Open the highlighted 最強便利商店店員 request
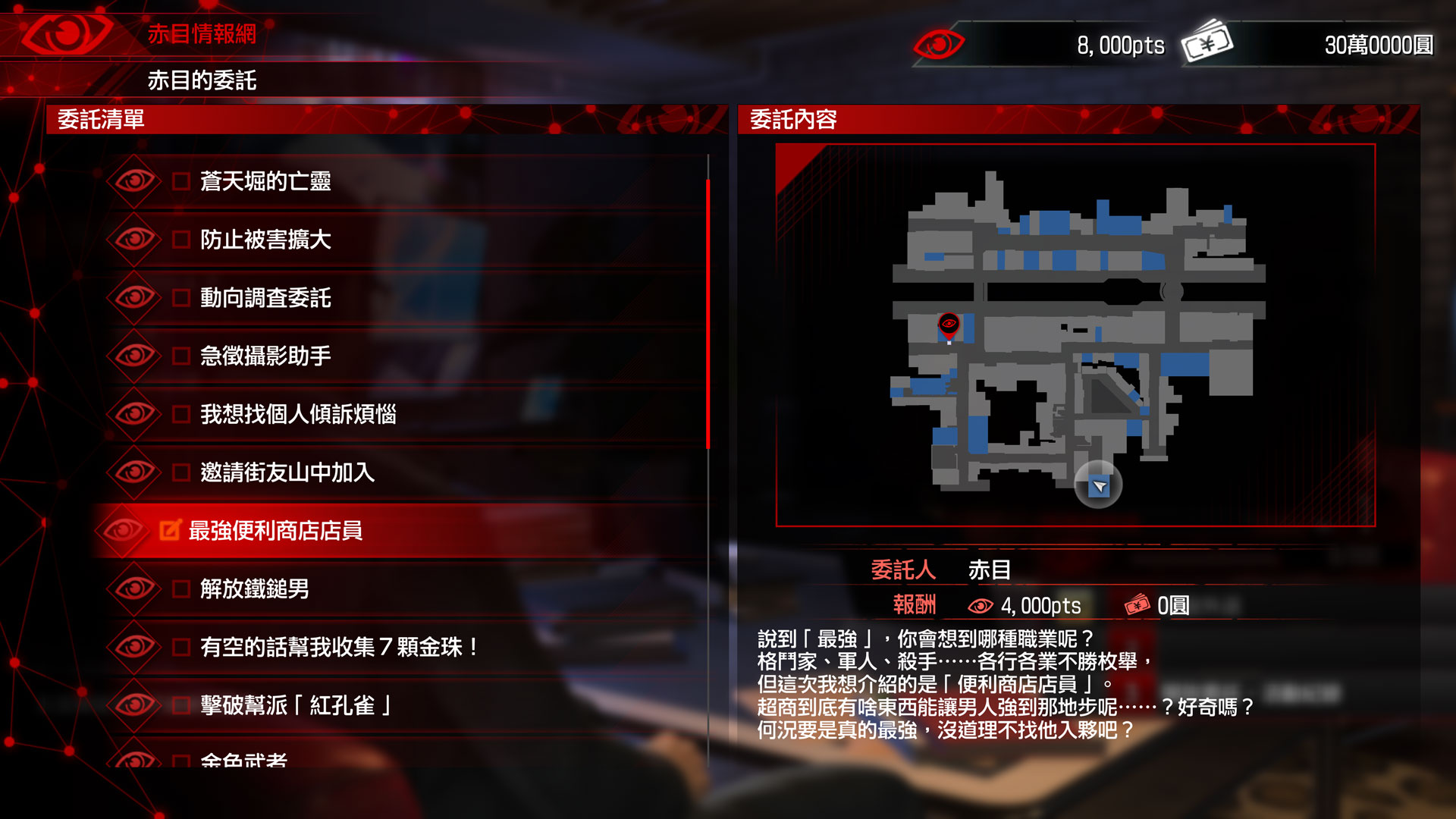The width and height of the screenshot is (1456, 819). (x=275, y=531)
